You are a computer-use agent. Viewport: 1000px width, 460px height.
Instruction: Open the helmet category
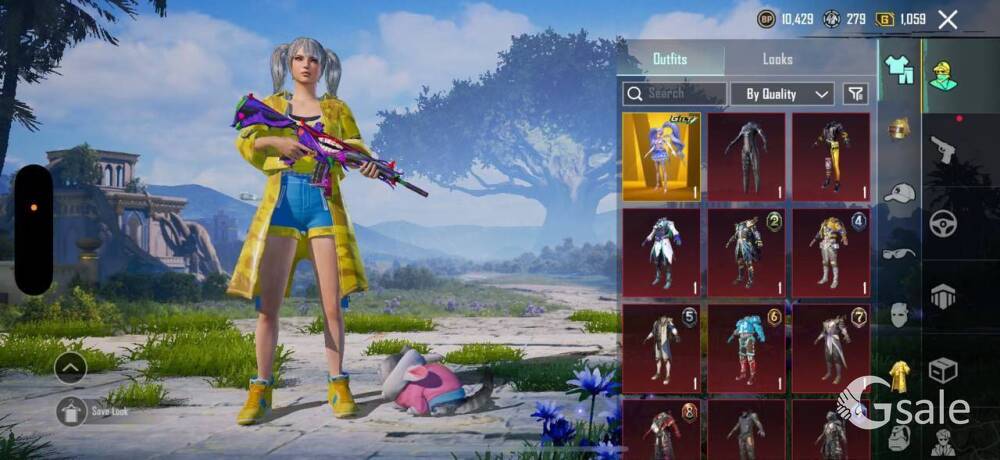point(900,130)
